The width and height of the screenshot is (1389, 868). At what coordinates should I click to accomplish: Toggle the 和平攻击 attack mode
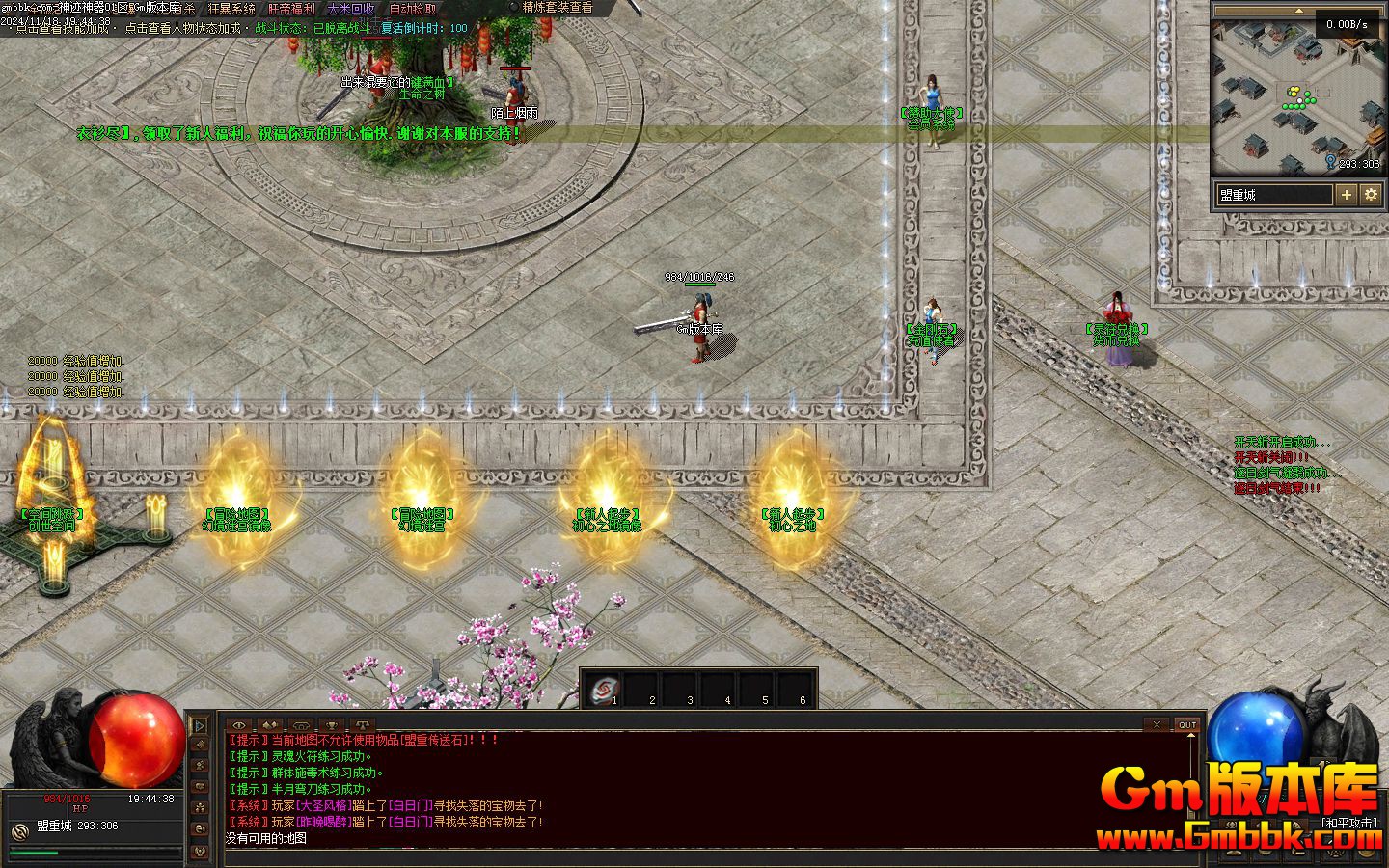[1349, 823]
